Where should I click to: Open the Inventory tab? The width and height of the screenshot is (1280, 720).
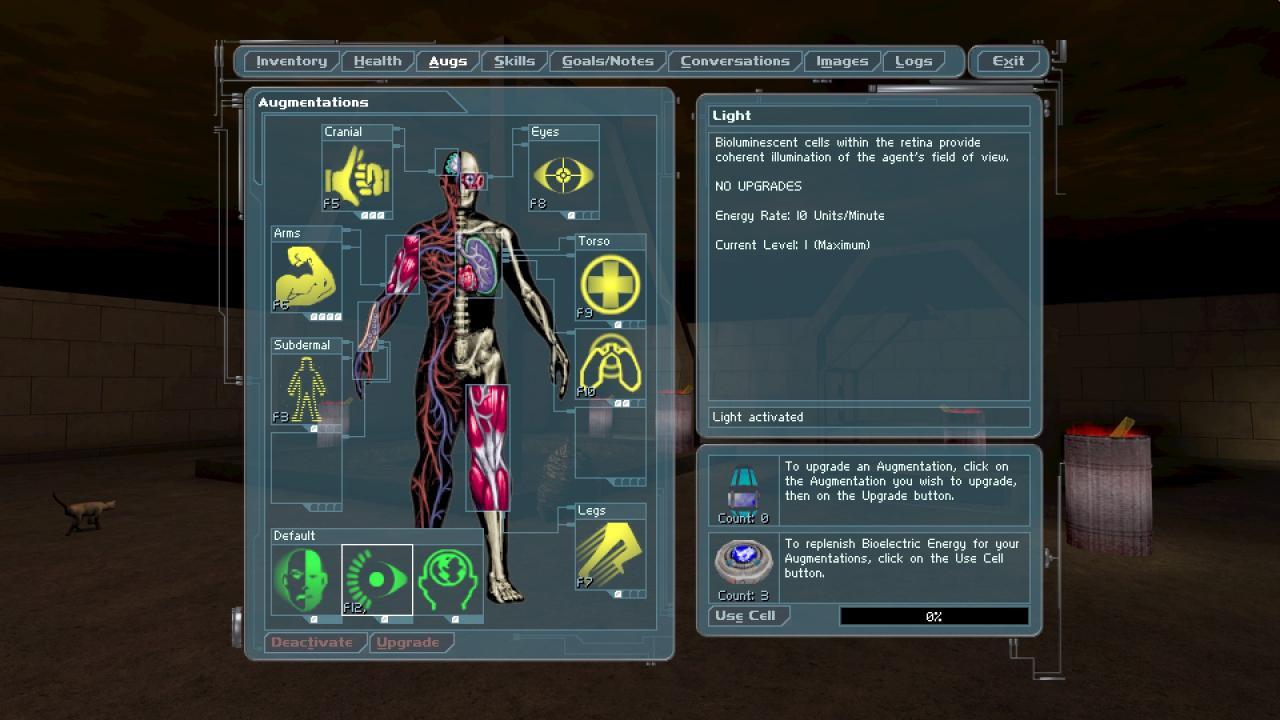[291, 62]
